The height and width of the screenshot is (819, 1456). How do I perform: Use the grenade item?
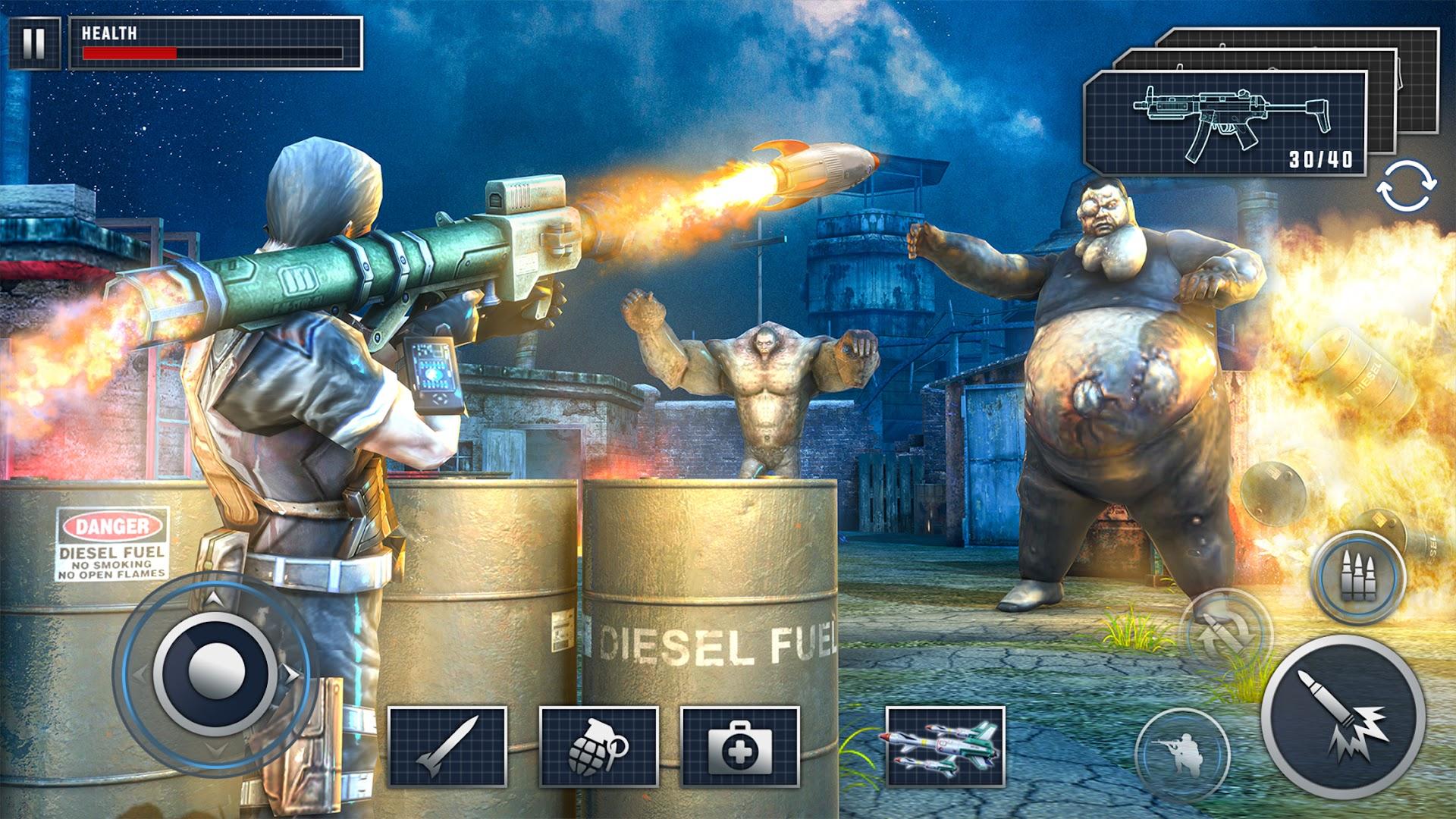(x=598, y=745)
